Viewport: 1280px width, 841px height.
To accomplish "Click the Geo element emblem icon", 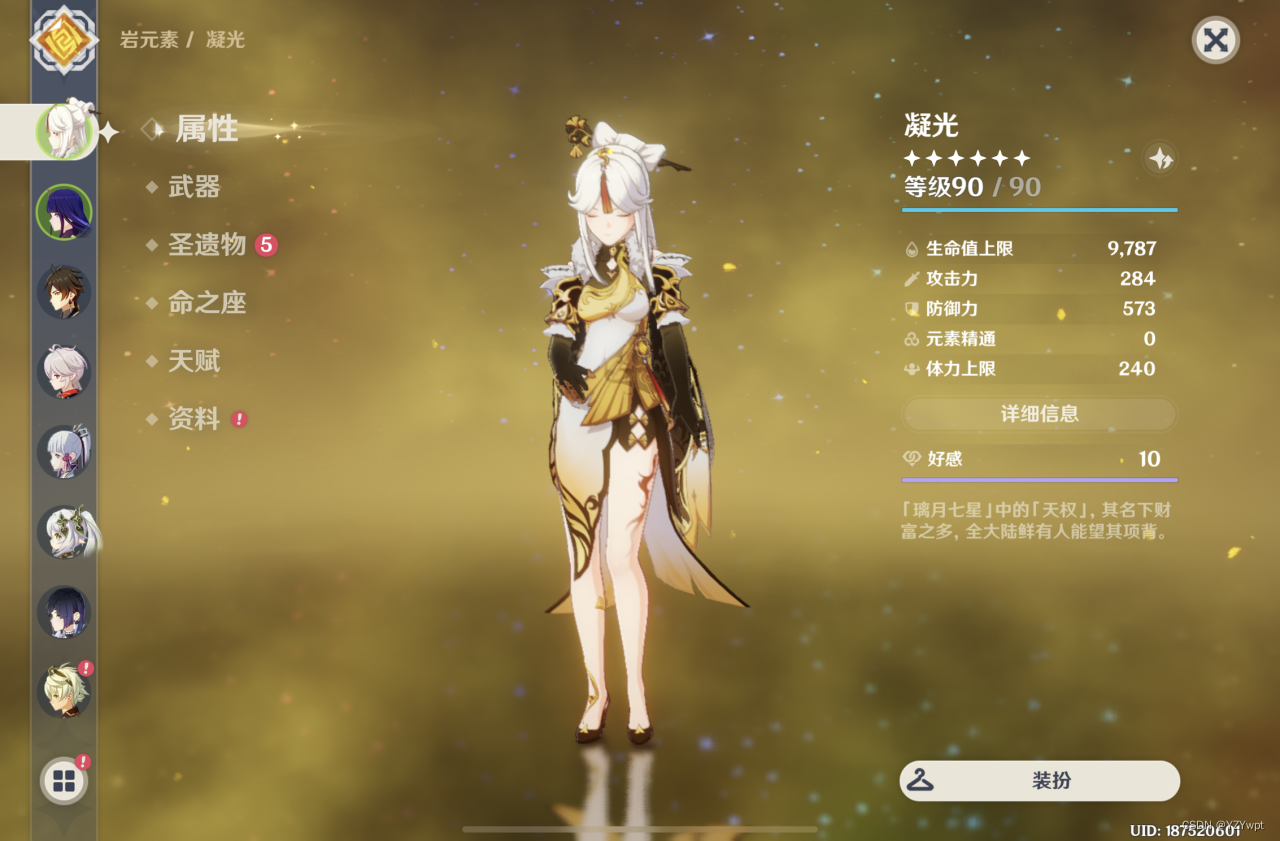I will [x=64, y=40].
